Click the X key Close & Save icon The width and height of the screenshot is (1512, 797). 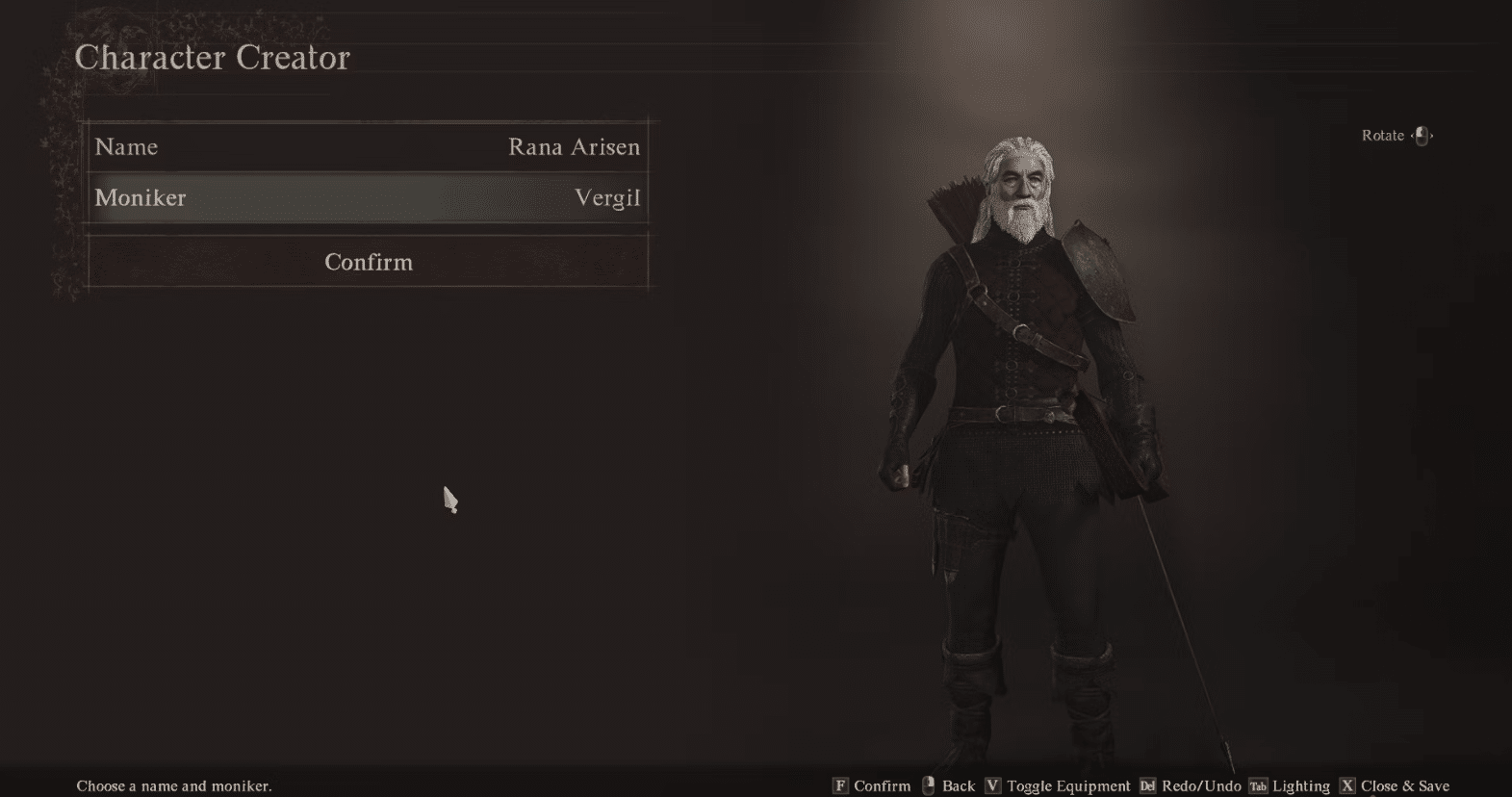coord(1345,785)
